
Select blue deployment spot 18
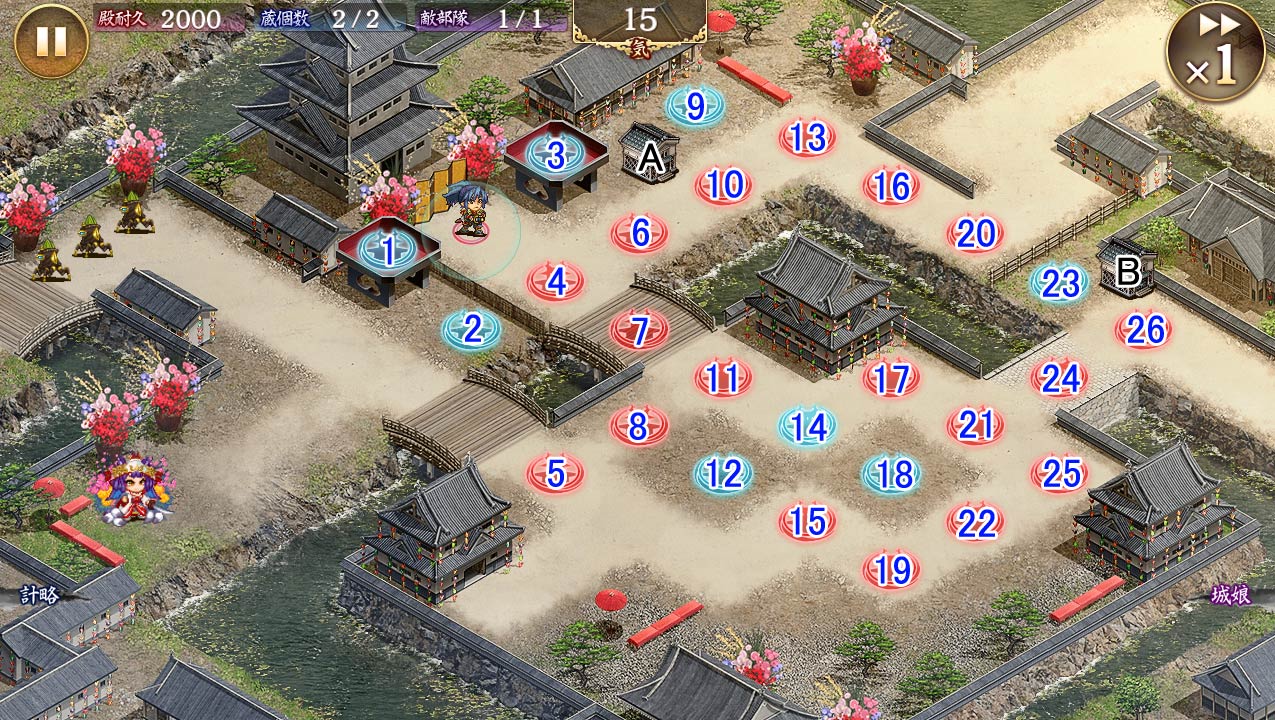892,474
